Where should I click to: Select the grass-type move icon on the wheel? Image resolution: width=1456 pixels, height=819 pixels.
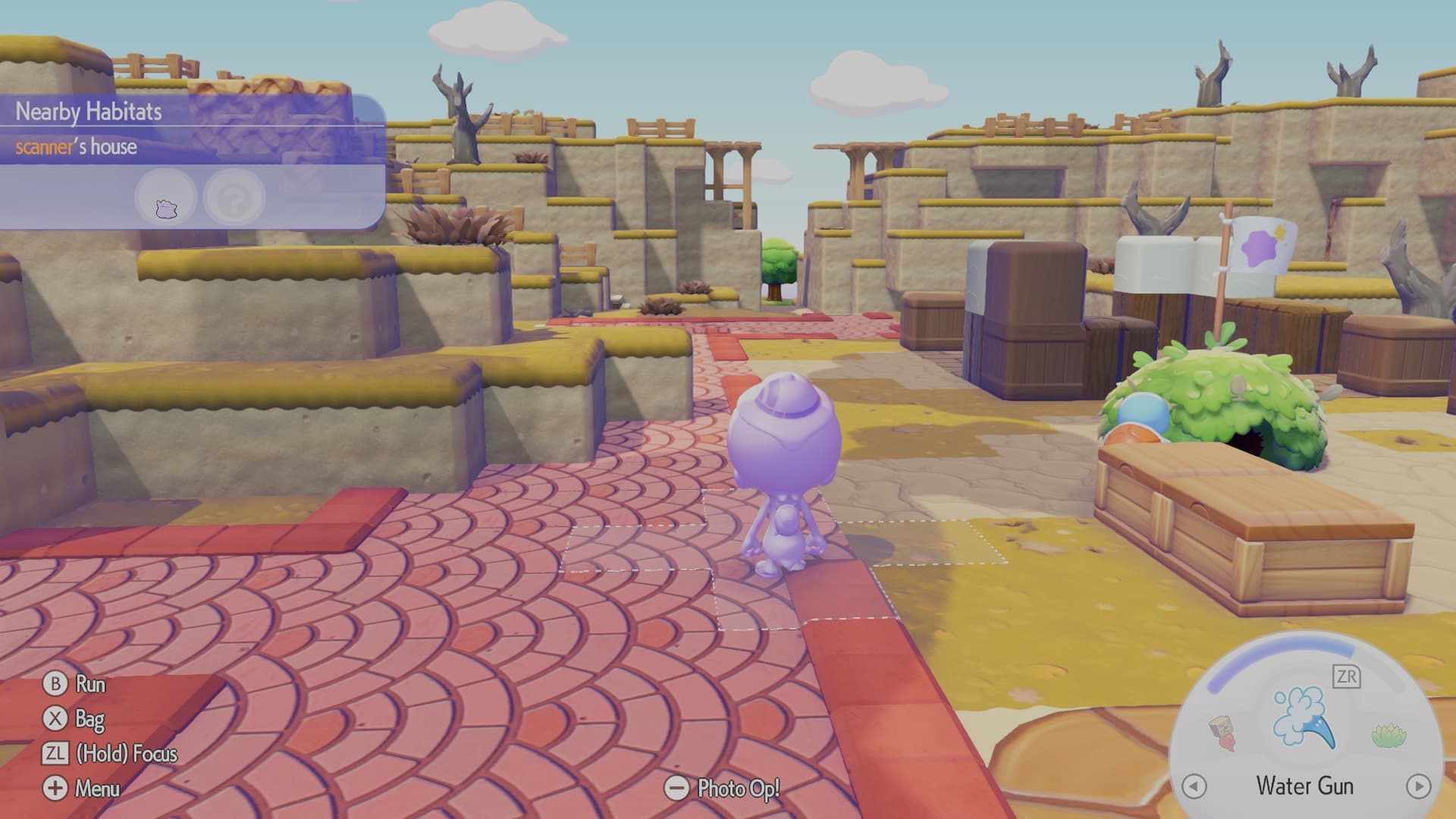pyautogui.click(x=1387, y=736)
